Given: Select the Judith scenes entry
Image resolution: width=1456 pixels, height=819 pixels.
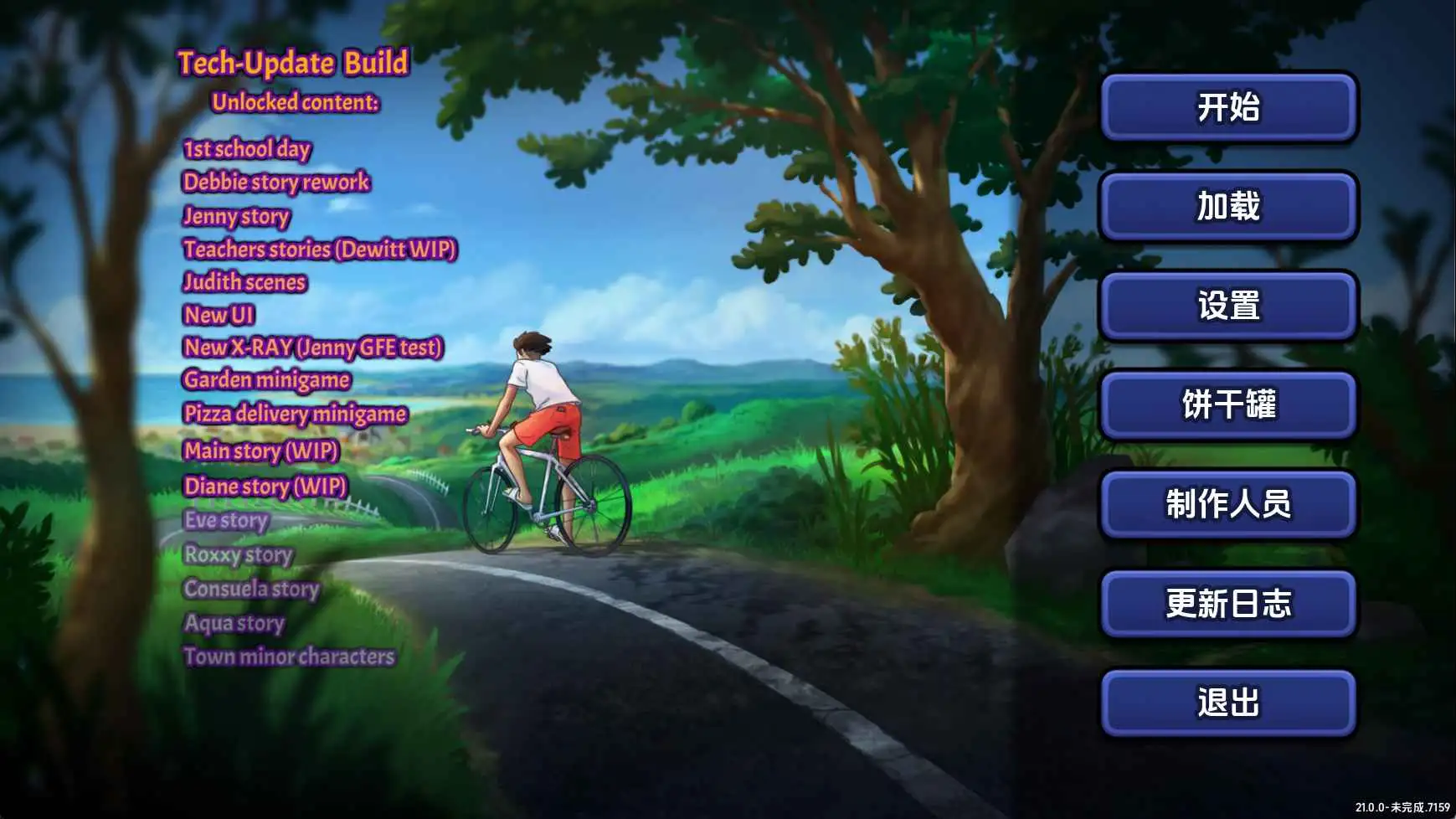Looking at the screenshot, I should coord(246,283).
